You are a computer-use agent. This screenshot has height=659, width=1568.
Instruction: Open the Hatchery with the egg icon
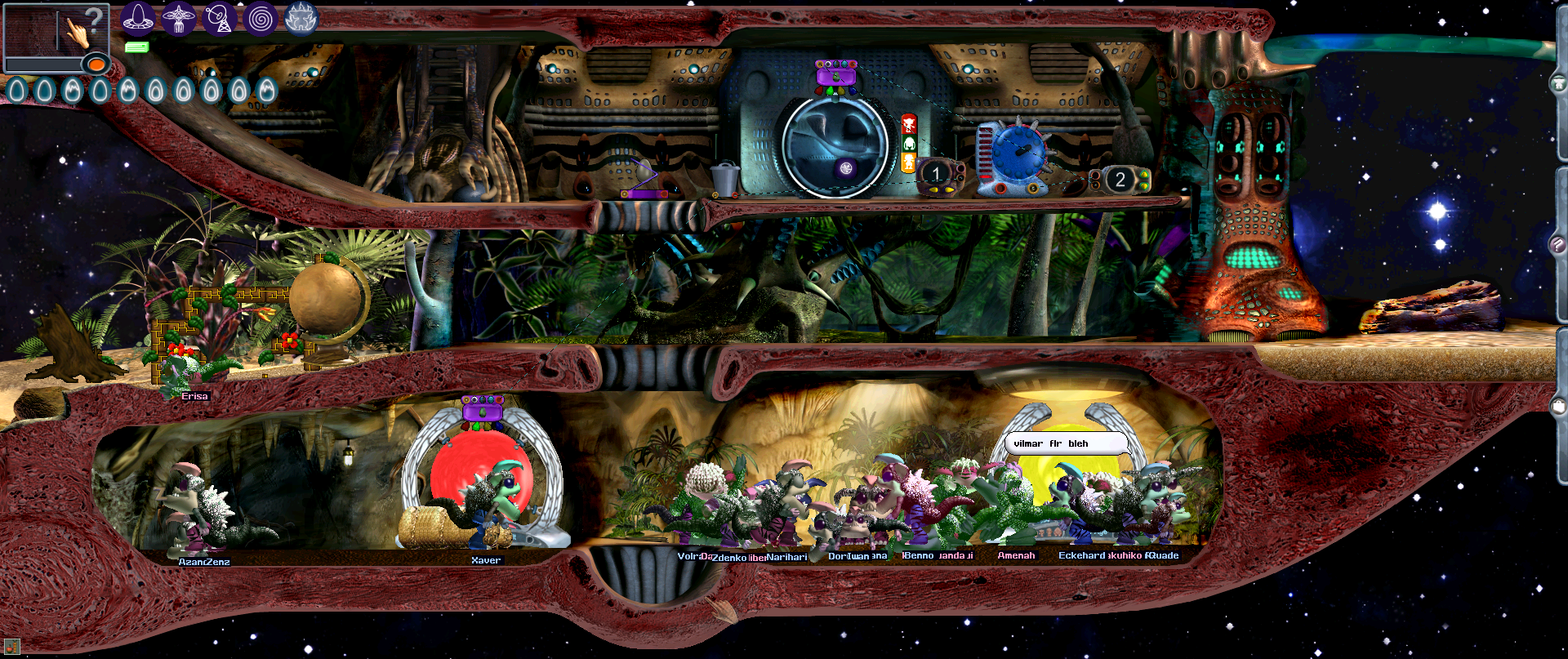coord(137,20)
